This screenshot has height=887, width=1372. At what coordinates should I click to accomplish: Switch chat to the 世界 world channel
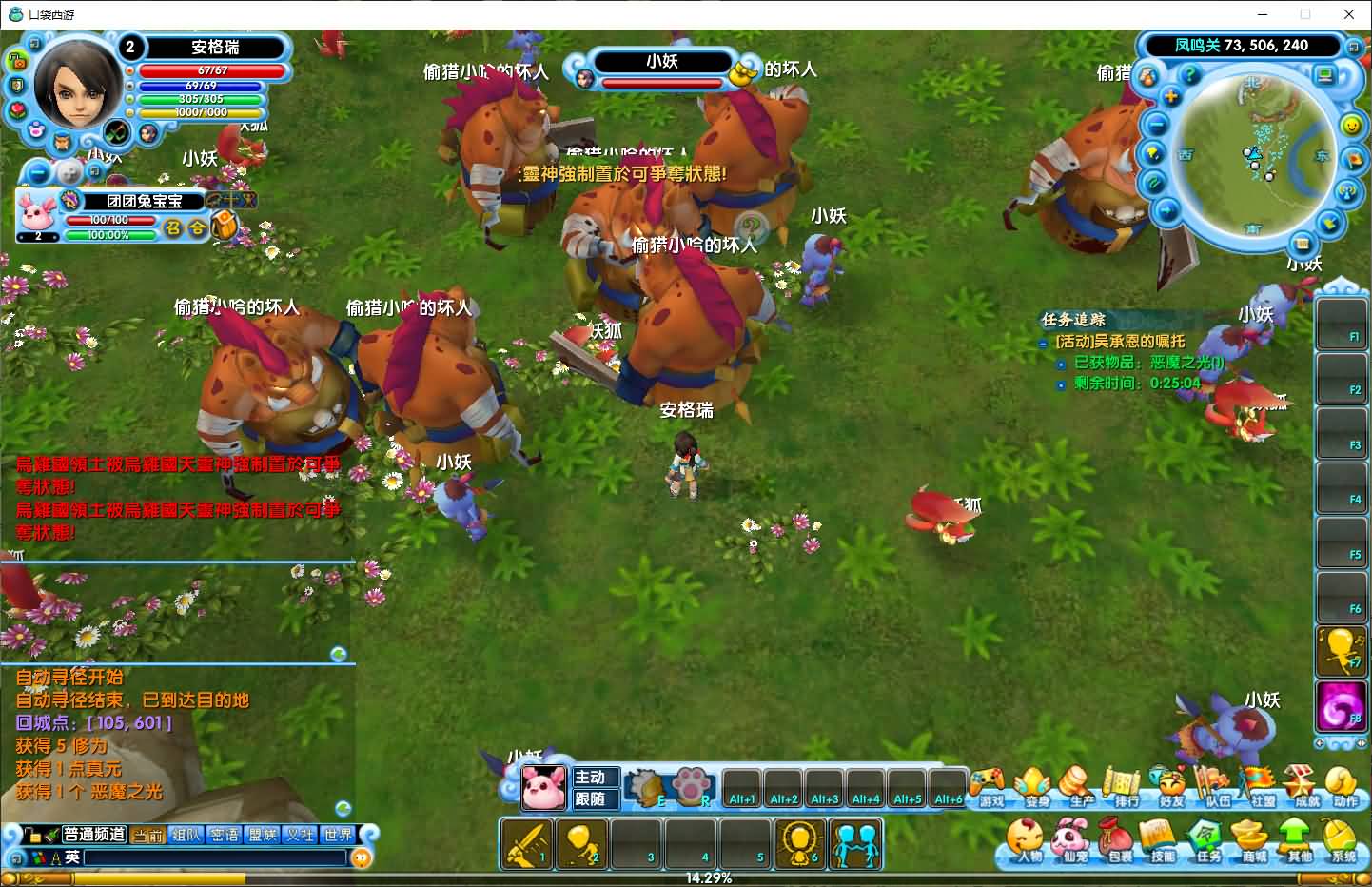338,835
